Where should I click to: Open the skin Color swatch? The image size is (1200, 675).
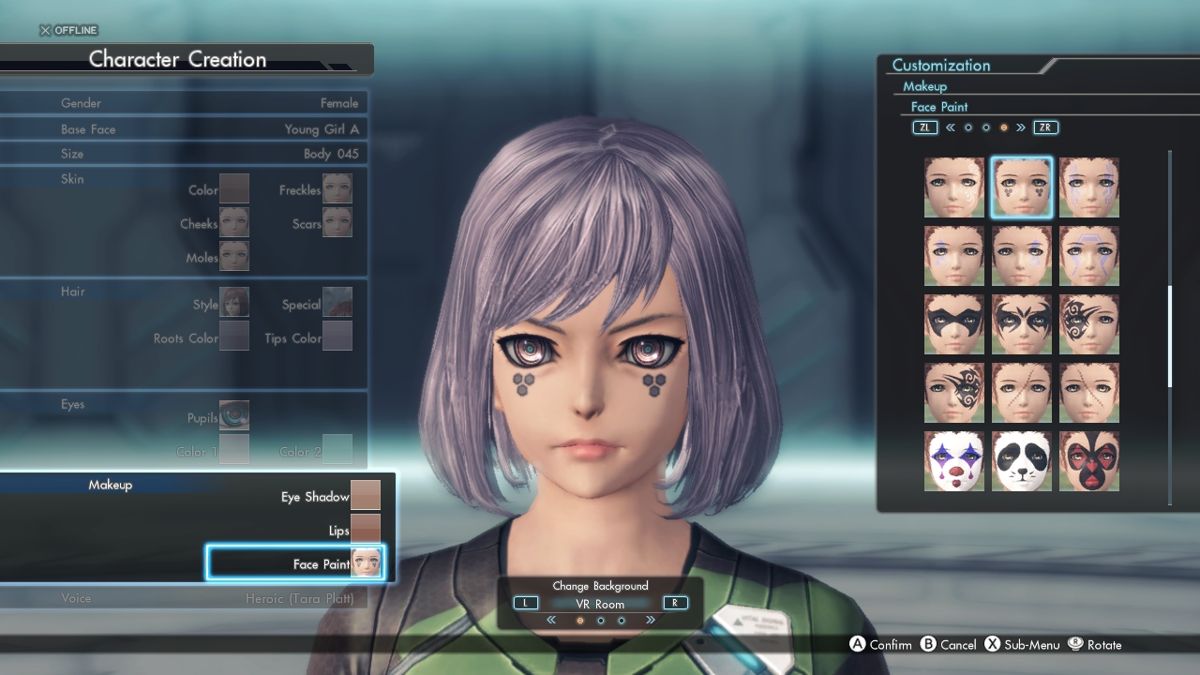point(234,188)
